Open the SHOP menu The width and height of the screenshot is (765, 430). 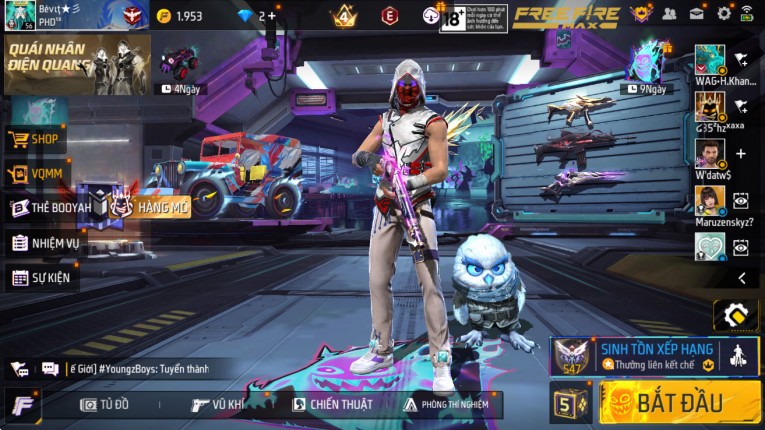point(37,139)
